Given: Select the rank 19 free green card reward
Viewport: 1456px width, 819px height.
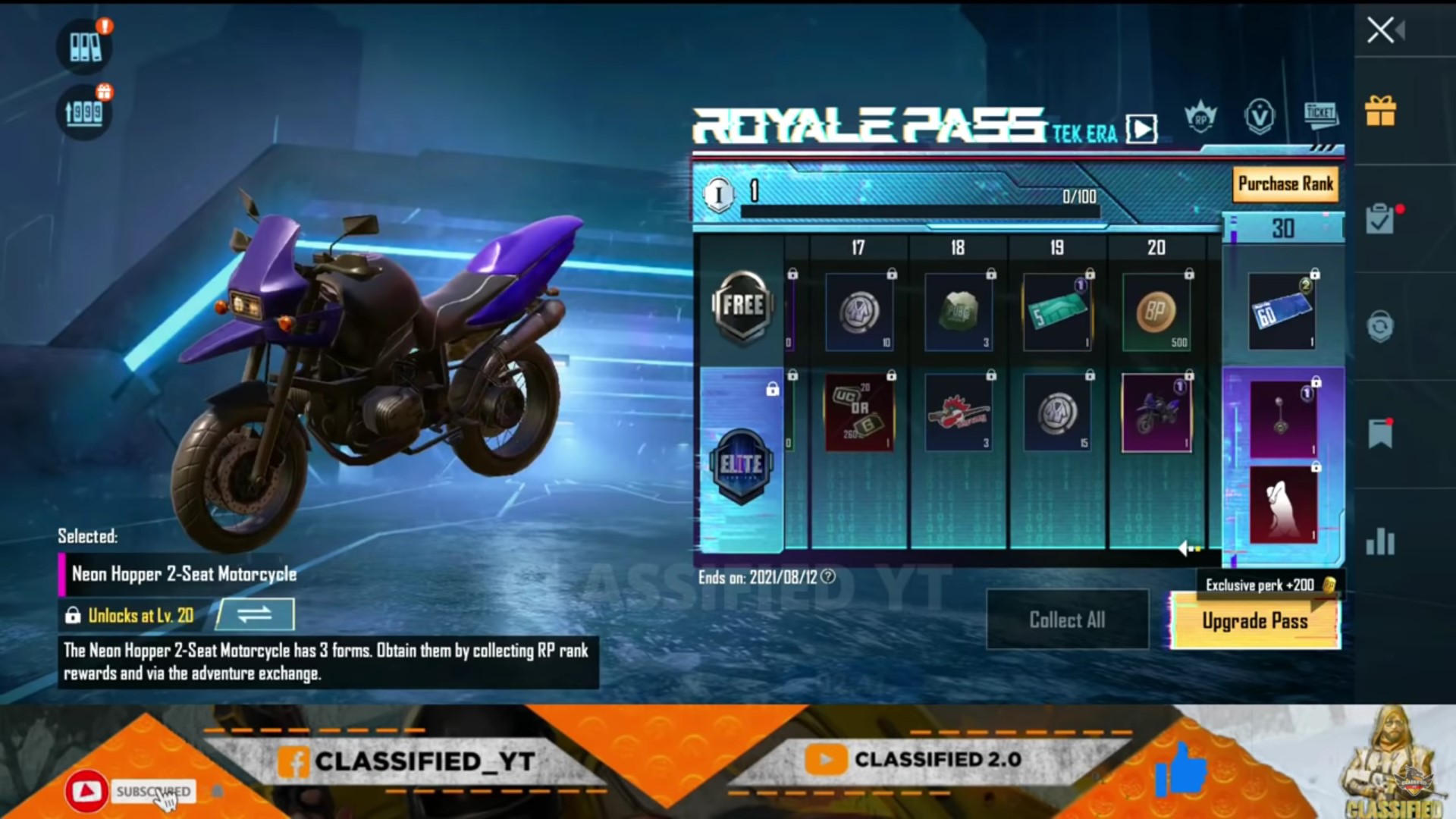Looking at the screenshot, I should coord(1057,312).
